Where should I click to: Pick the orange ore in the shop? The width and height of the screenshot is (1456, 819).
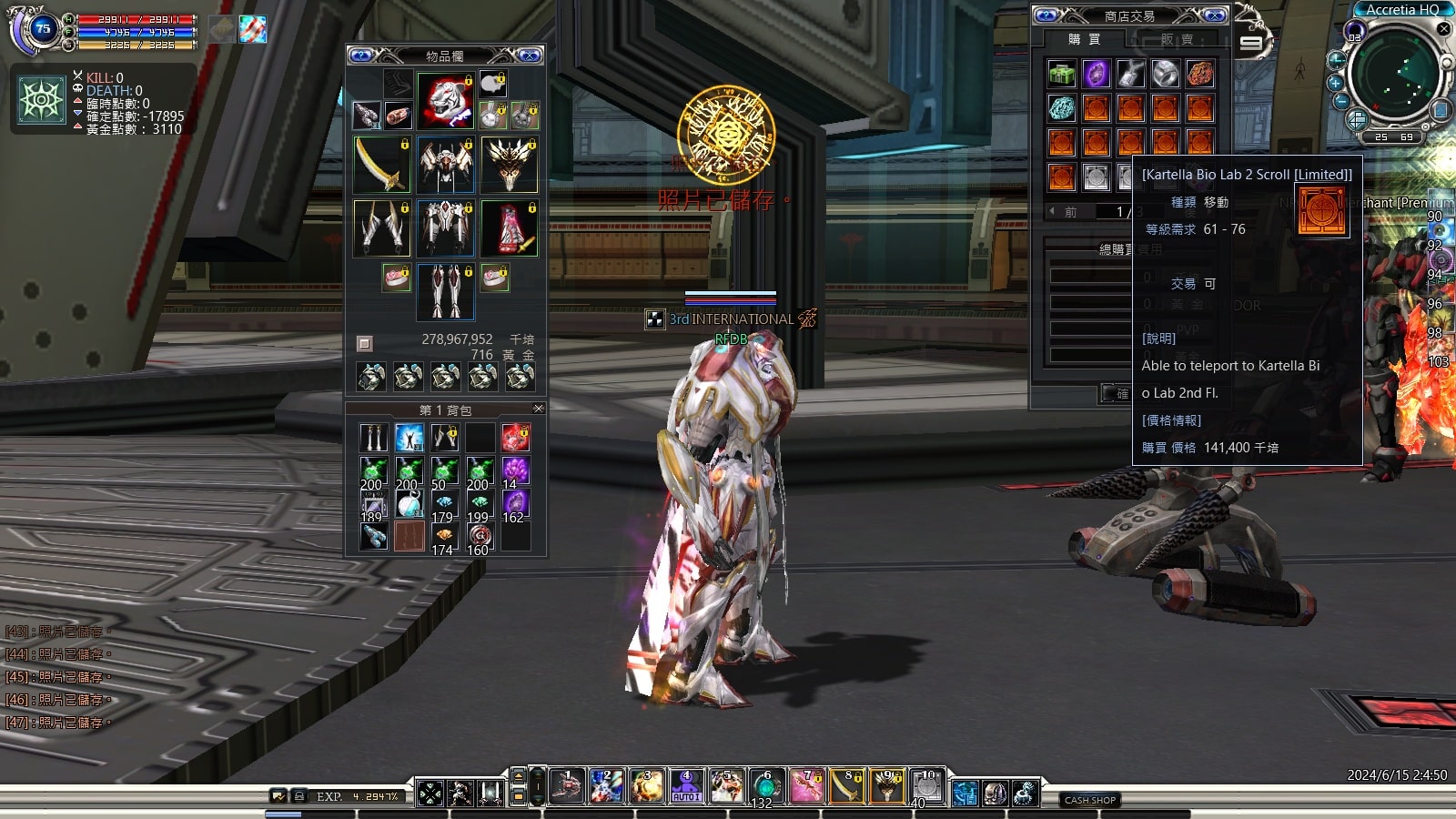(1199, 73)
